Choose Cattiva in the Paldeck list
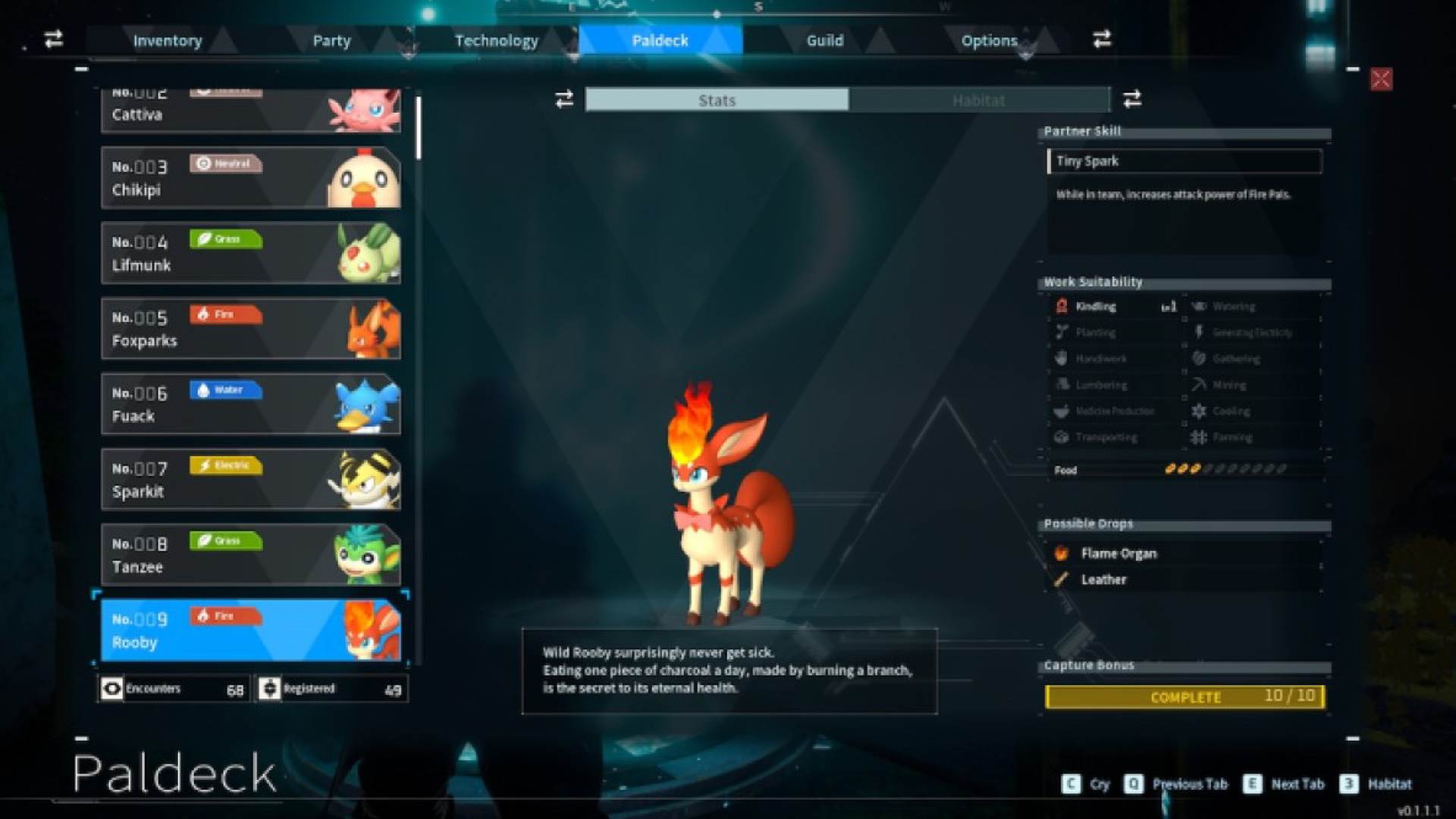 [x=250, y=111]
